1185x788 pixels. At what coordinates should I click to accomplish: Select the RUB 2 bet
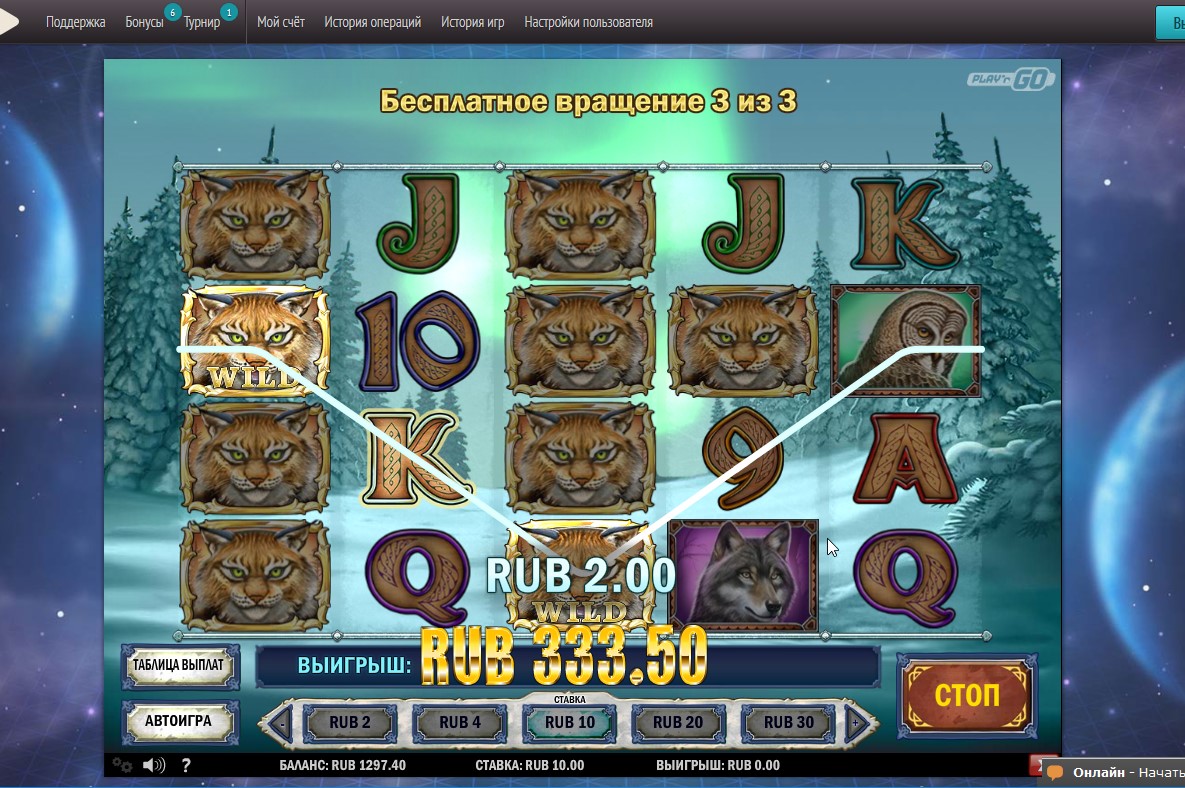click(350, 722)
